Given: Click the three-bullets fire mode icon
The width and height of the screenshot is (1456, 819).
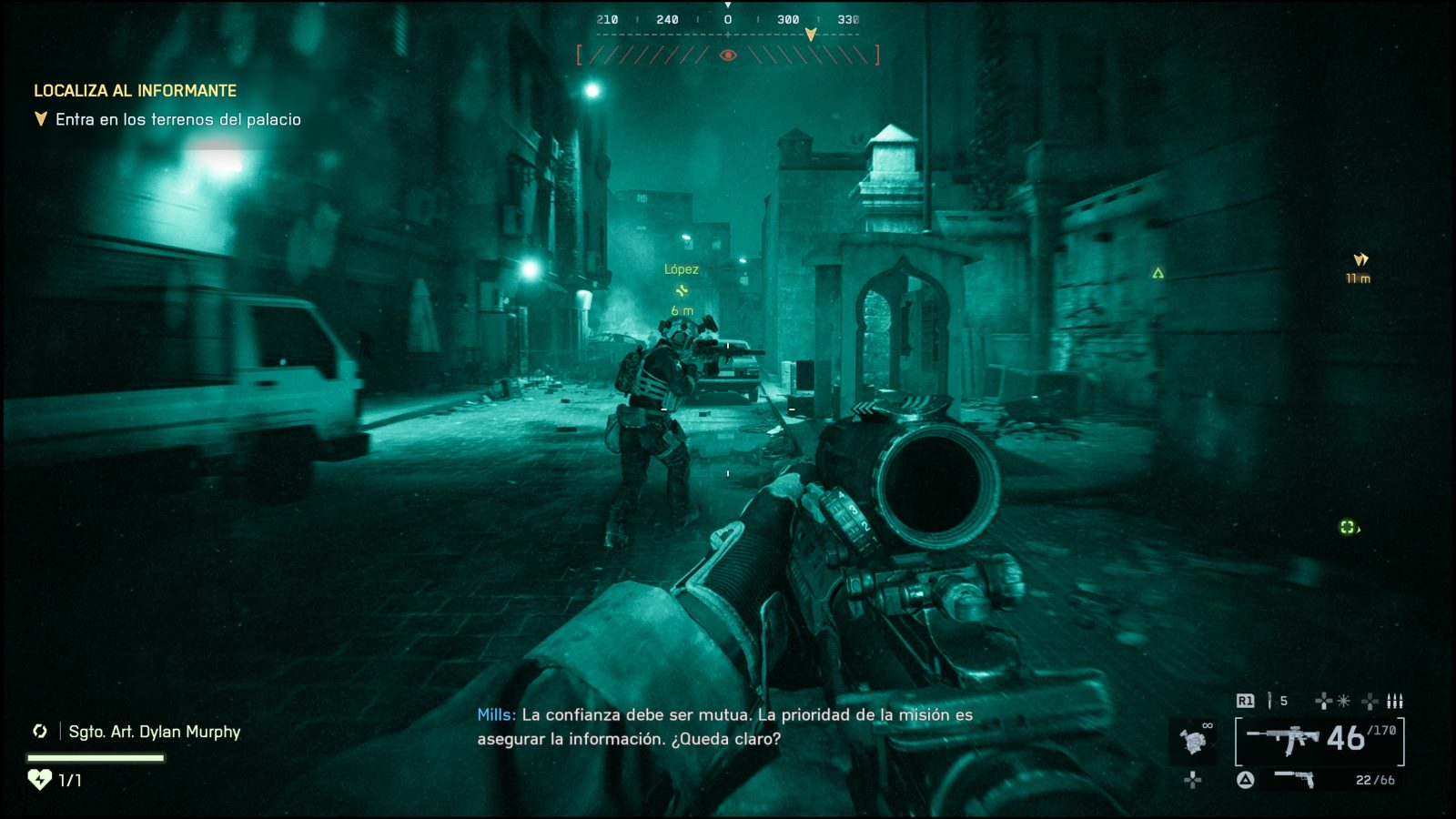Looking at the screenshot, I should (1395, 701).
